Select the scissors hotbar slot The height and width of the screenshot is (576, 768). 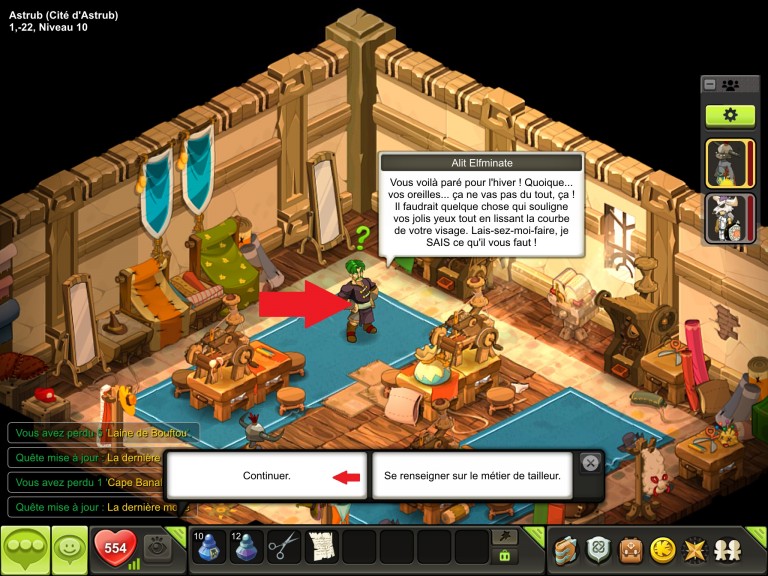tap(284, 547)
